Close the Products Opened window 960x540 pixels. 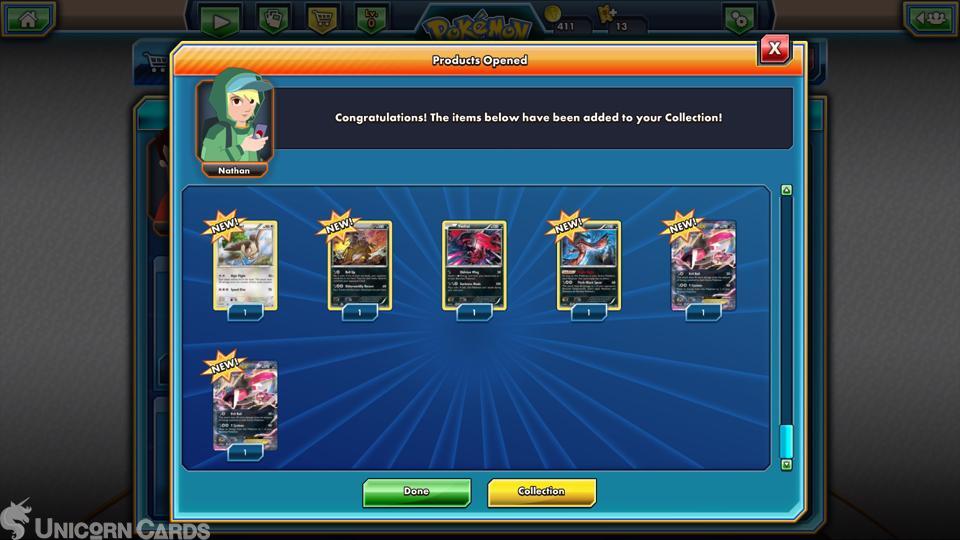pos(774,48)
